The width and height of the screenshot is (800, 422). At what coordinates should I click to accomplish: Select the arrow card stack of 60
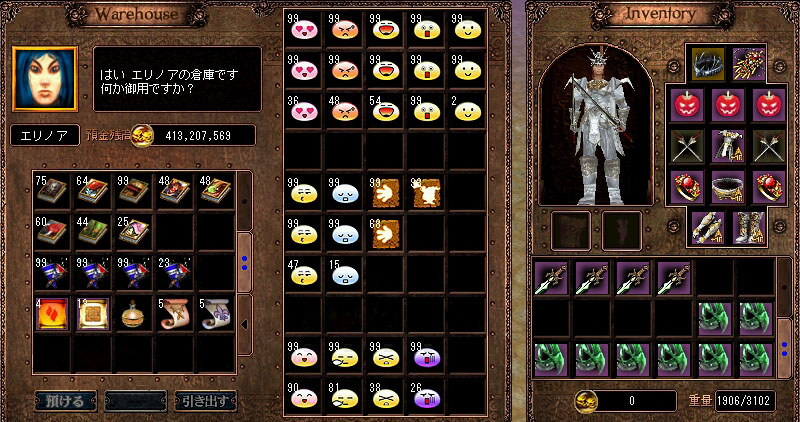384,234
